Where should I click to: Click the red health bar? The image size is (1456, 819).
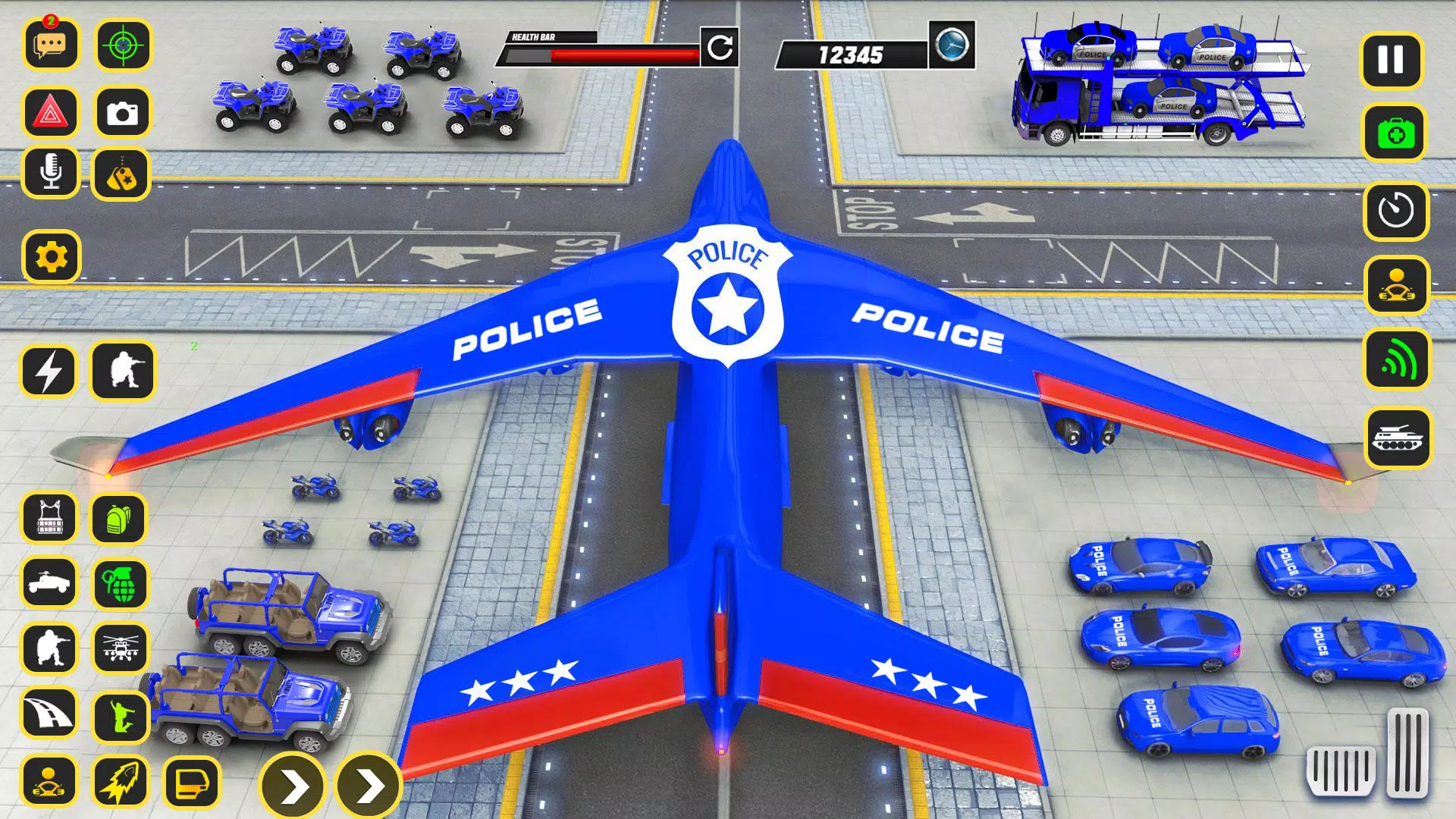point(622,53)
